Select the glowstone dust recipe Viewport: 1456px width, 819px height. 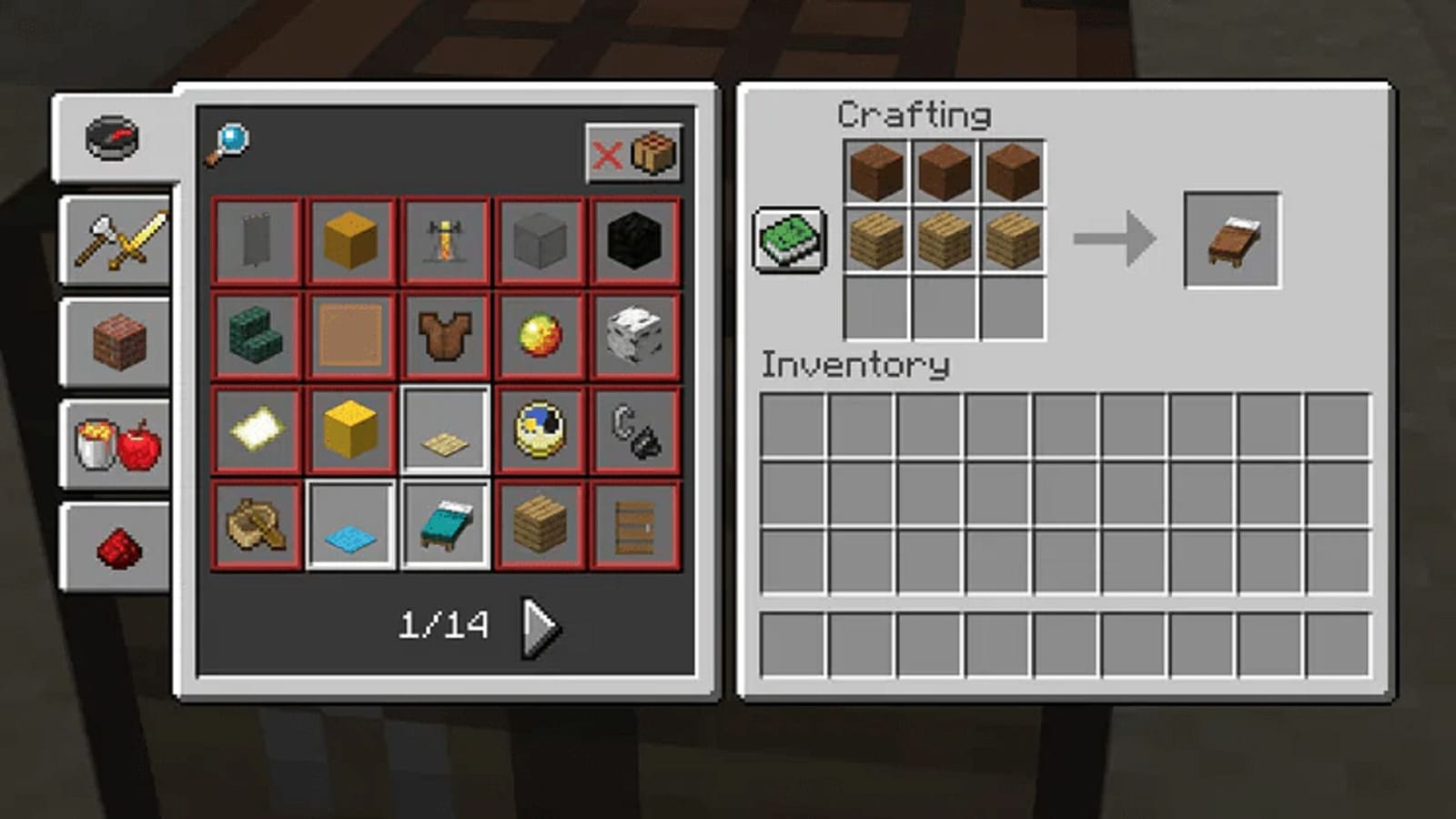pyautogui.click(x=255, y=432)
